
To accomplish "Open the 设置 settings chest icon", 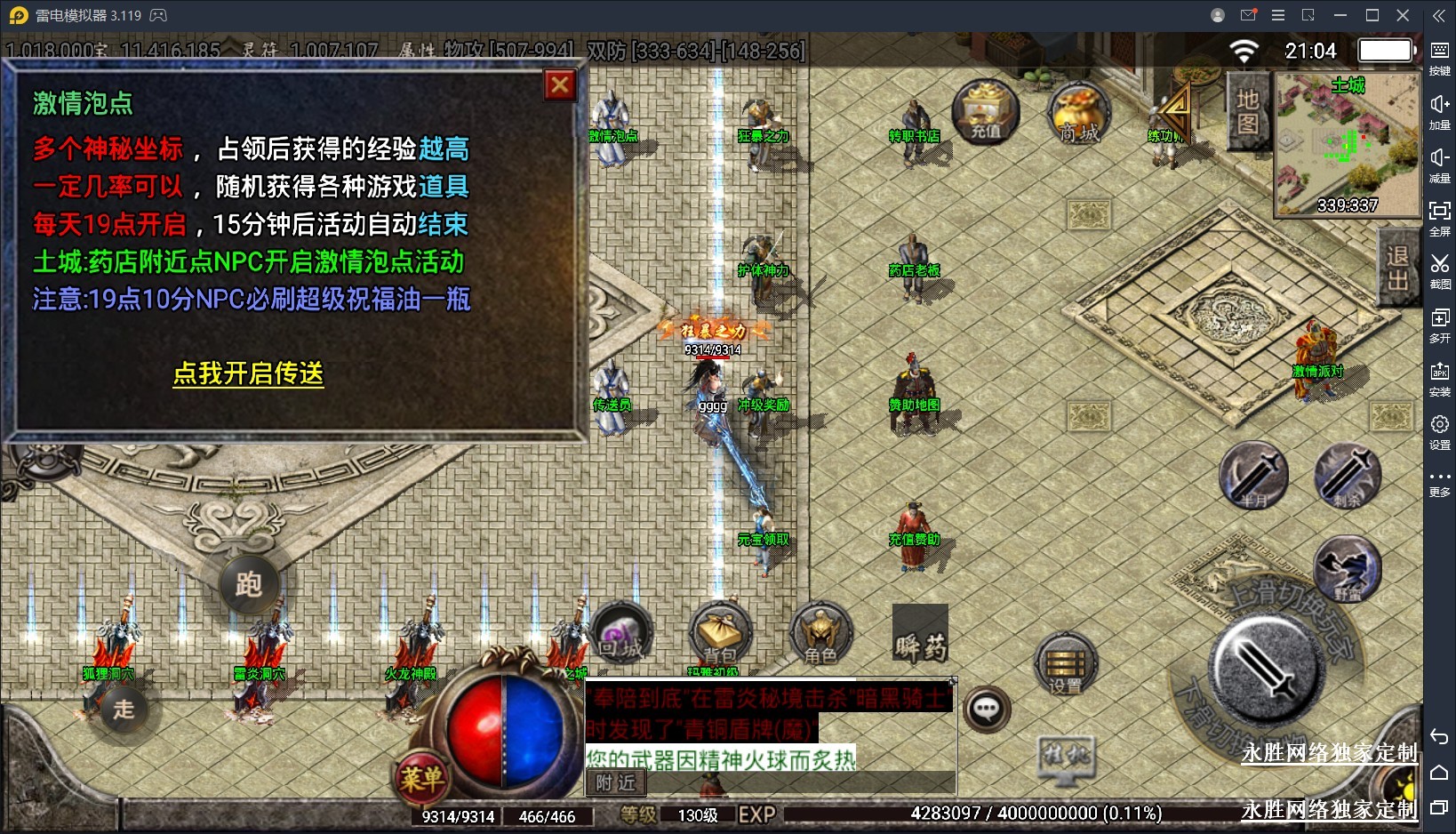I will pos(1065,666).
